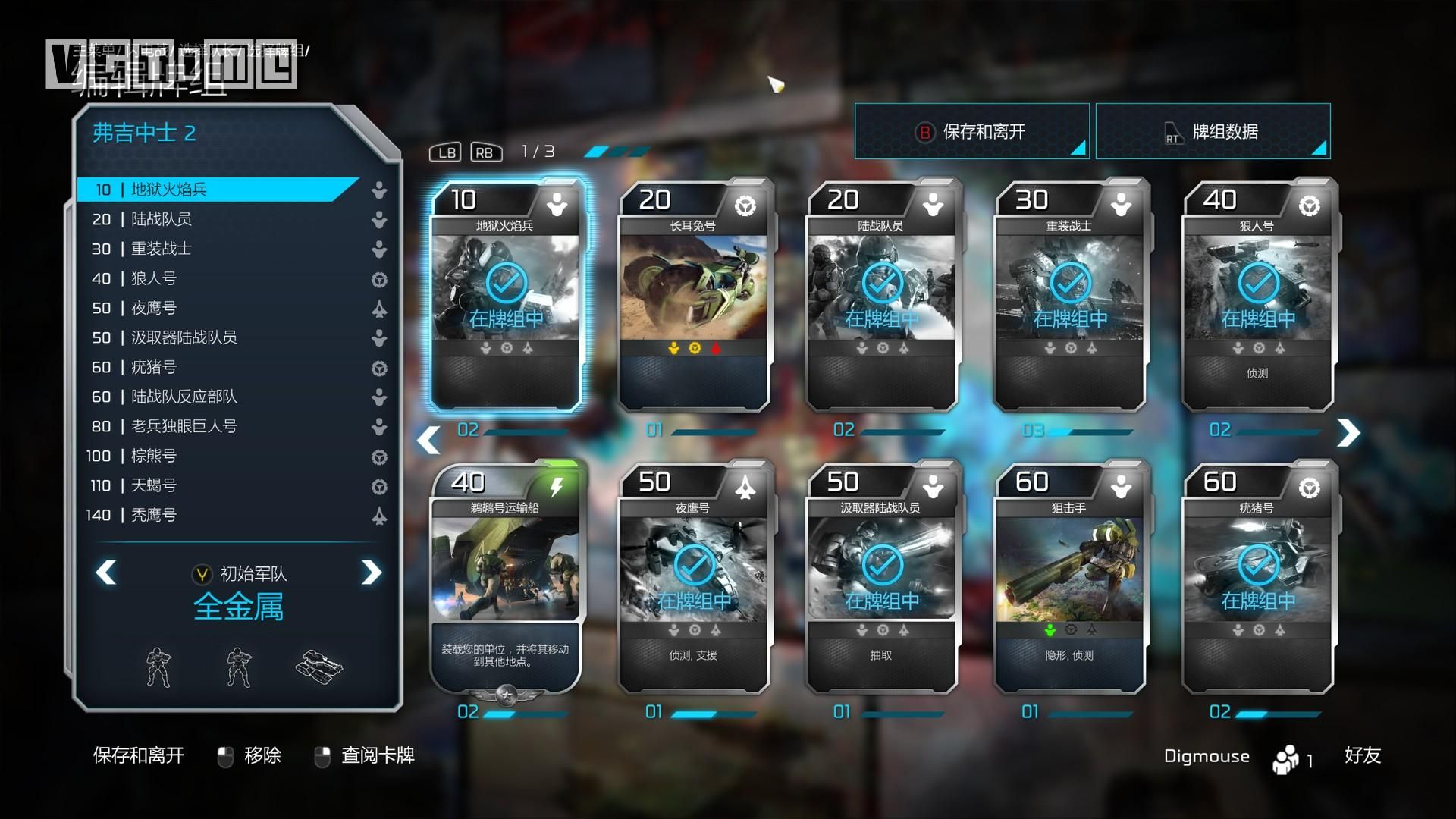Select the 夜鹰号 card thumbnail
This screenshot has width=1456, height=819.
pos(693,578)
